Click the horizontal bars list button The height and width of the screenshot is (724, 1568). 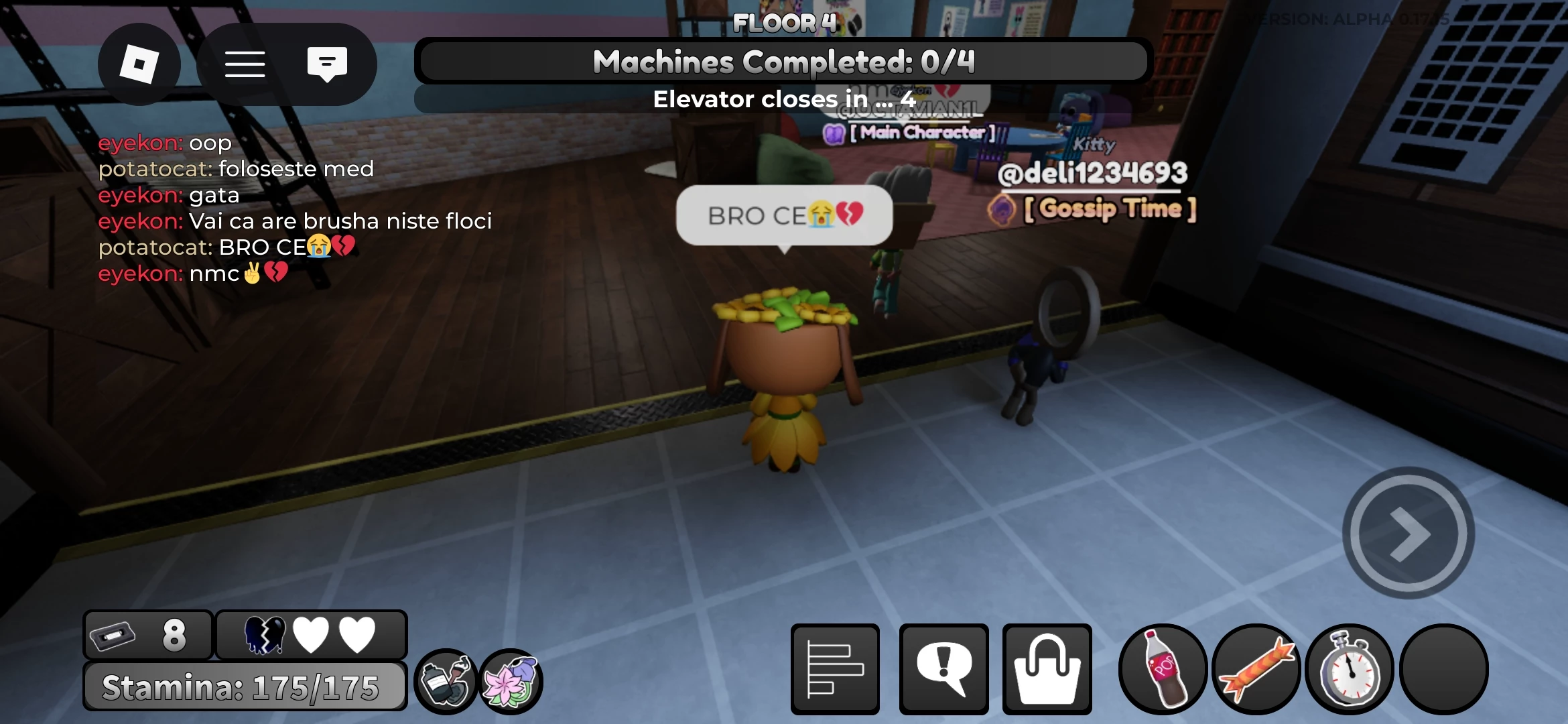point(835,669)
